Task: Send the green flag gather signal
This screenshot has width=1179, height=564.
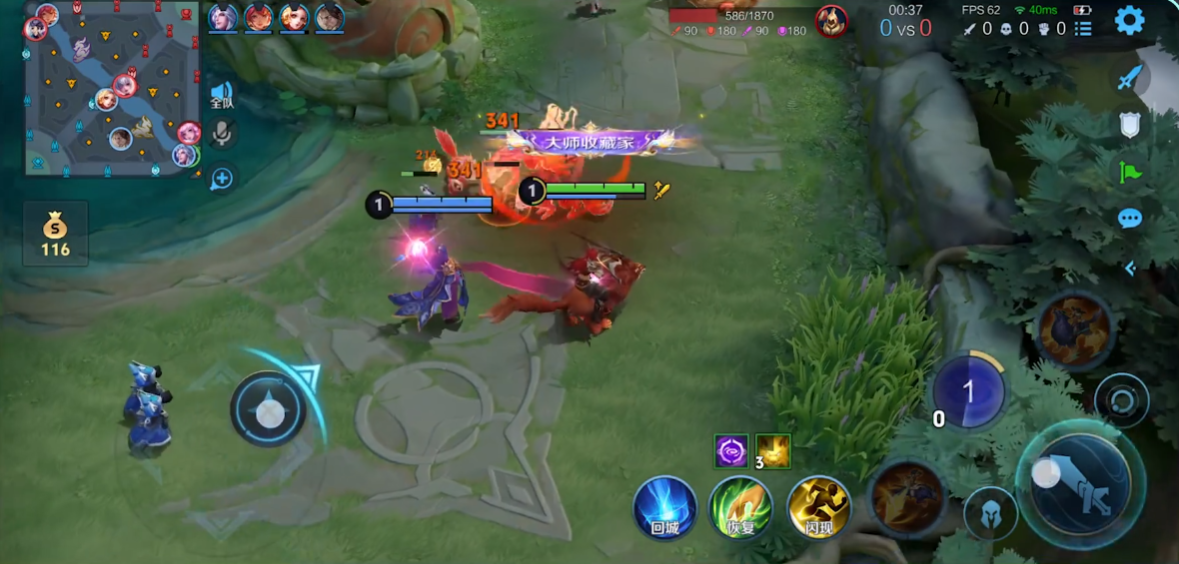Action: (1129, 172)
